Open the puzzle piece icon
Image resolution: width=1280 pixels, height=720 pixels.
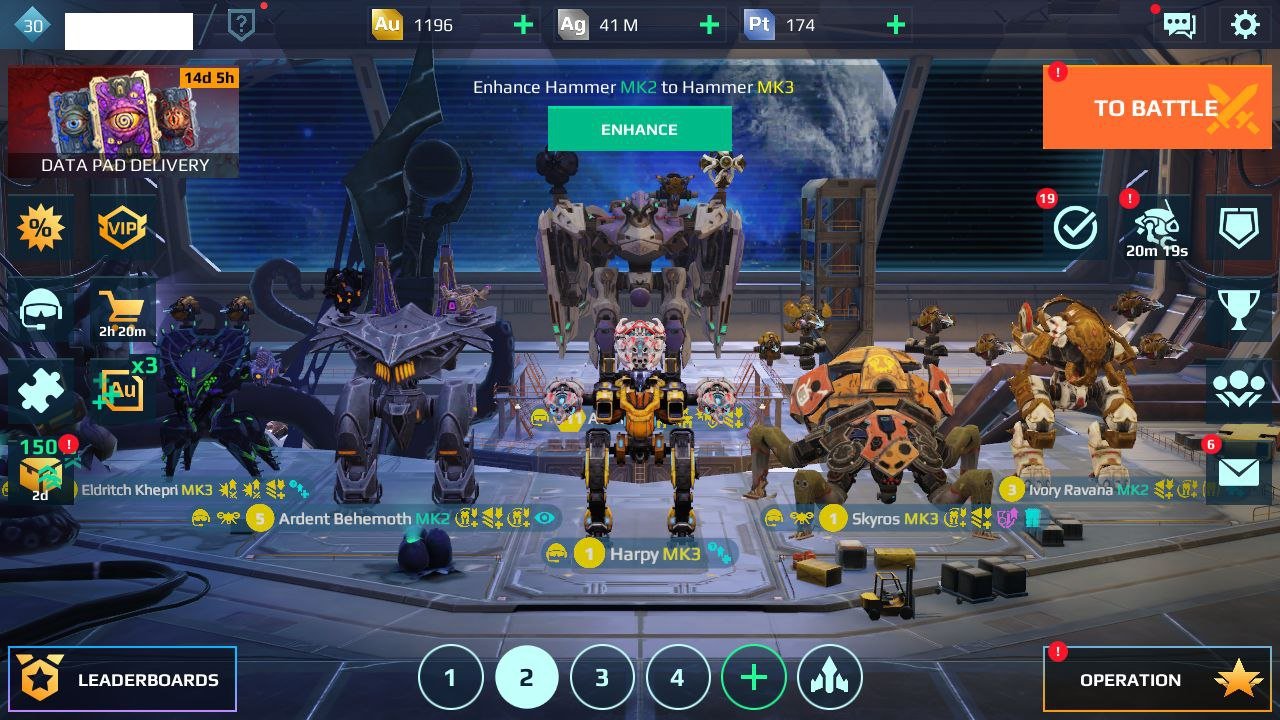[x=41, y=391]
